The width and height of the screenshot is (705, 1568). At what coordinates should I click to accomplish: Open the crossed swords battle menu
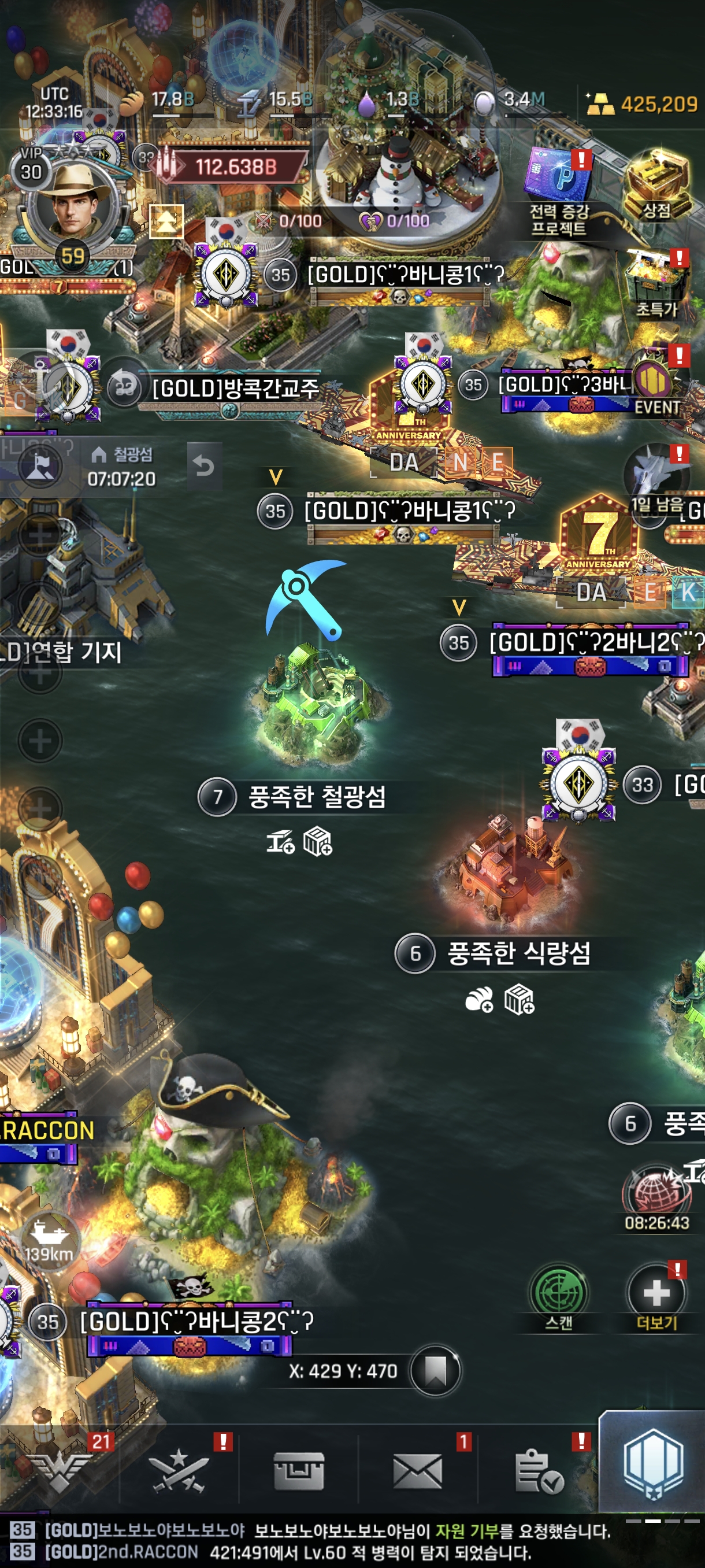(x=178, y=1469)
